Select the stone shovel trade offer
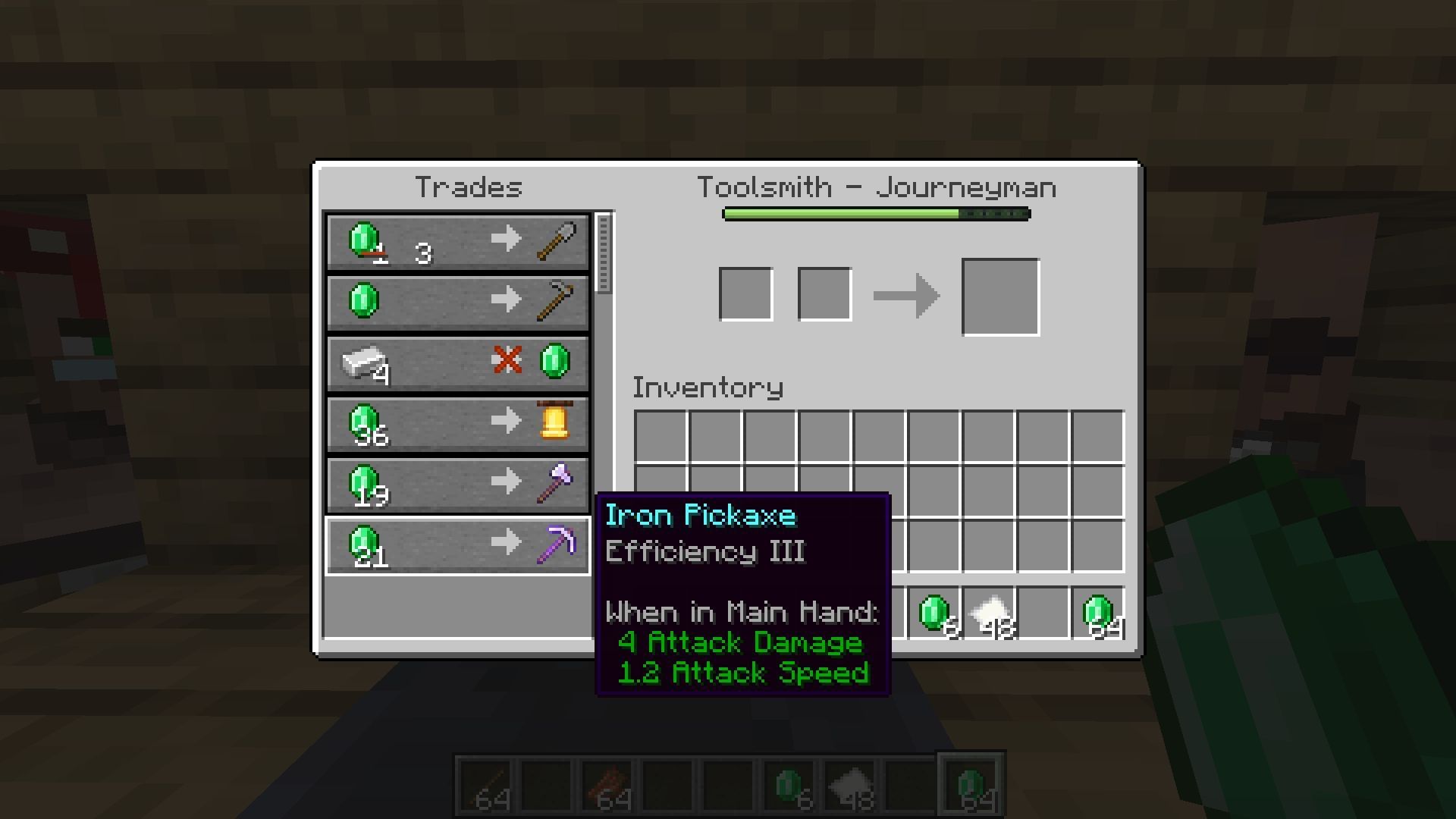 click(x=456, y=242)
